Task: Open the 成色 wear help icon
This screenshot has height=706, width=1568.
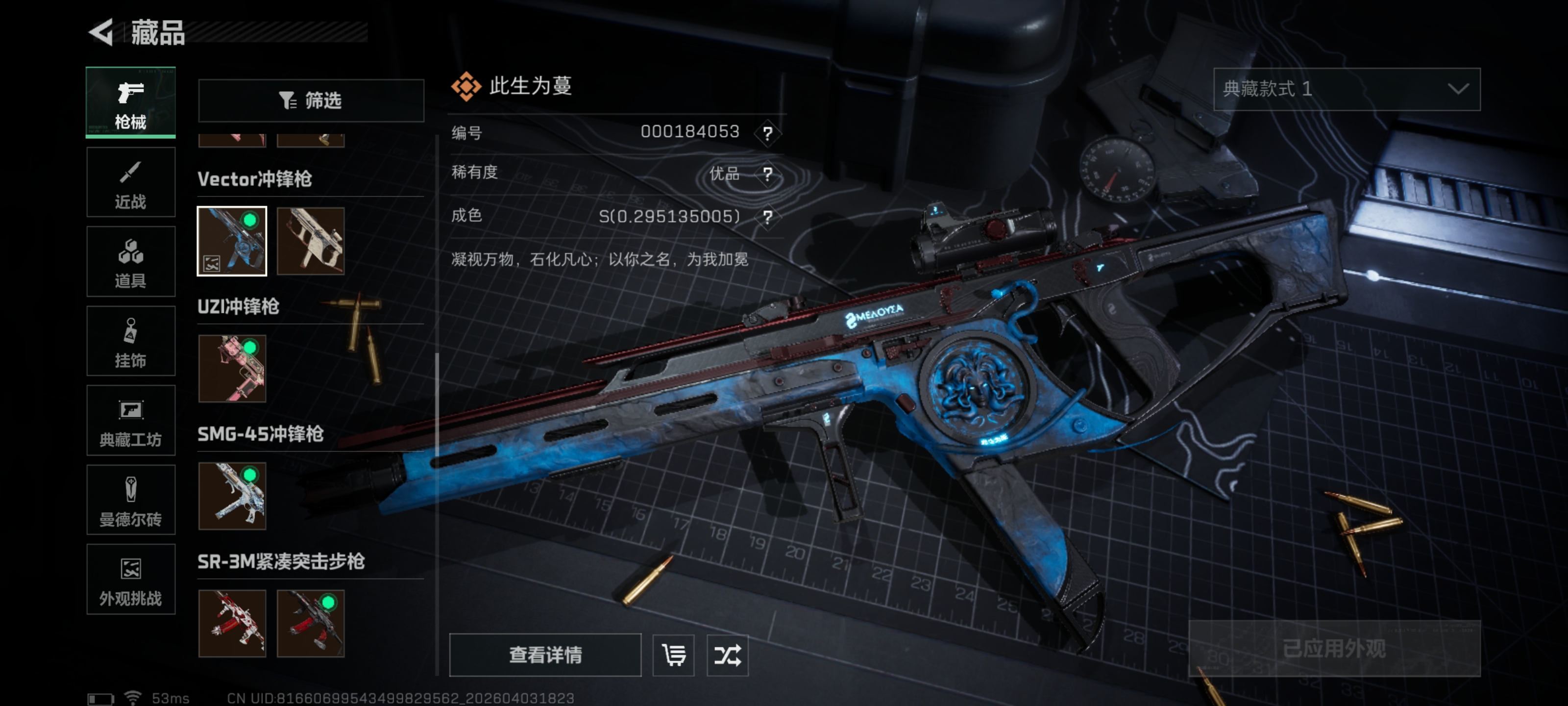Action: (767, 217)
